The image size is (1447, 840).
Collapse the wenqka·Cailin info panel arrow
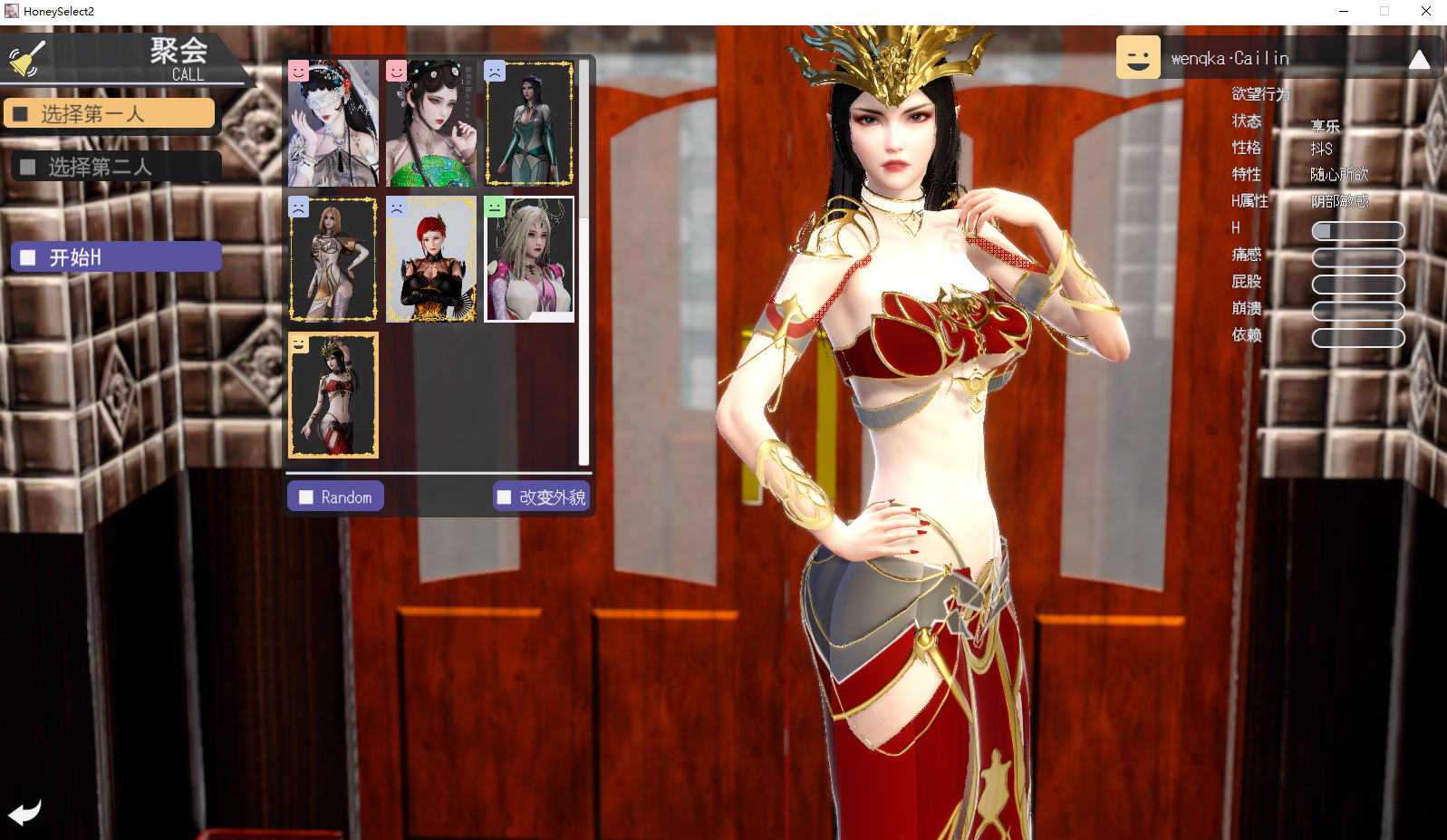[x=1419, y=60]
